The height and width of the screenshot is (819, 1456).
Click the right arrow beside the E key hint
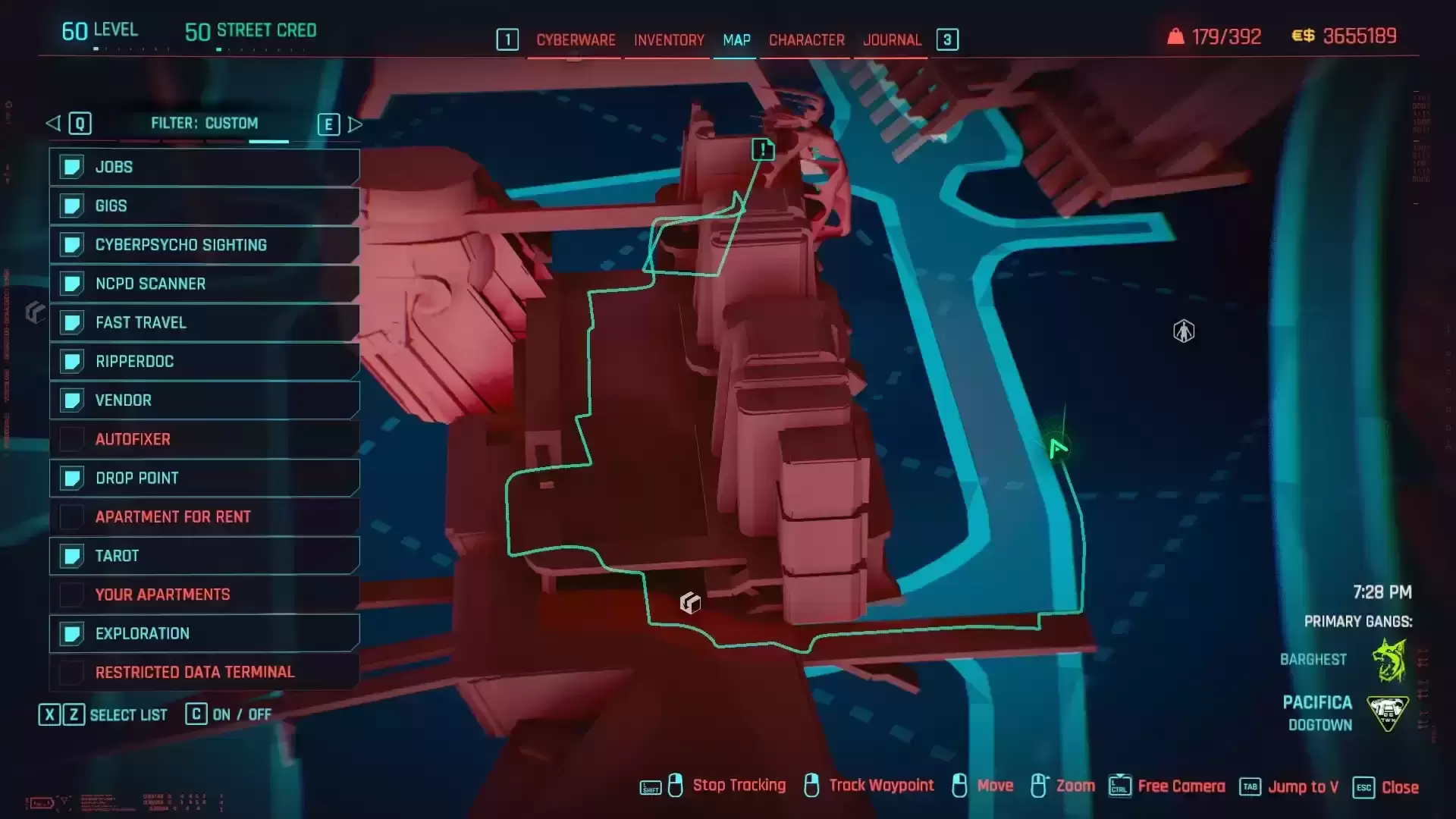pyautogui.click(x=356, y=124)
